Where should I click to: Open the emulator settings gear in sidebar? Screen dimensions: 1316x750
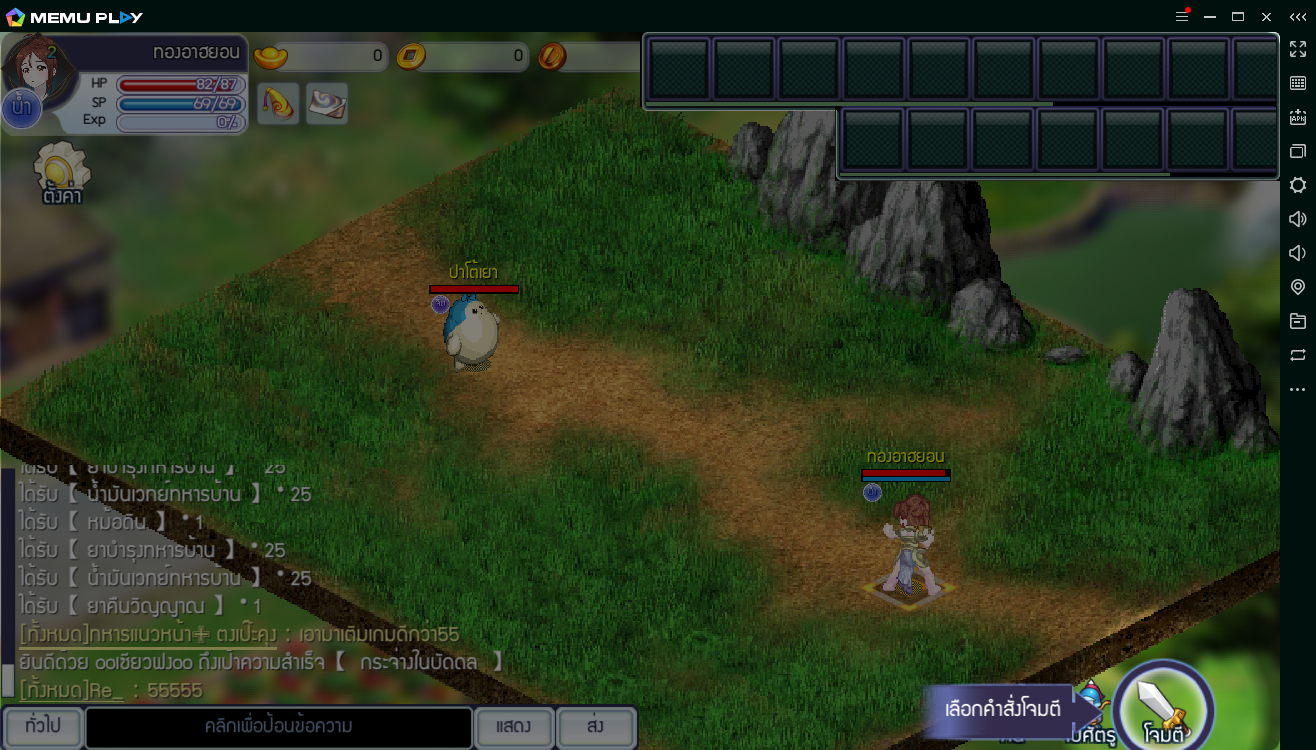click(1298, 185)
